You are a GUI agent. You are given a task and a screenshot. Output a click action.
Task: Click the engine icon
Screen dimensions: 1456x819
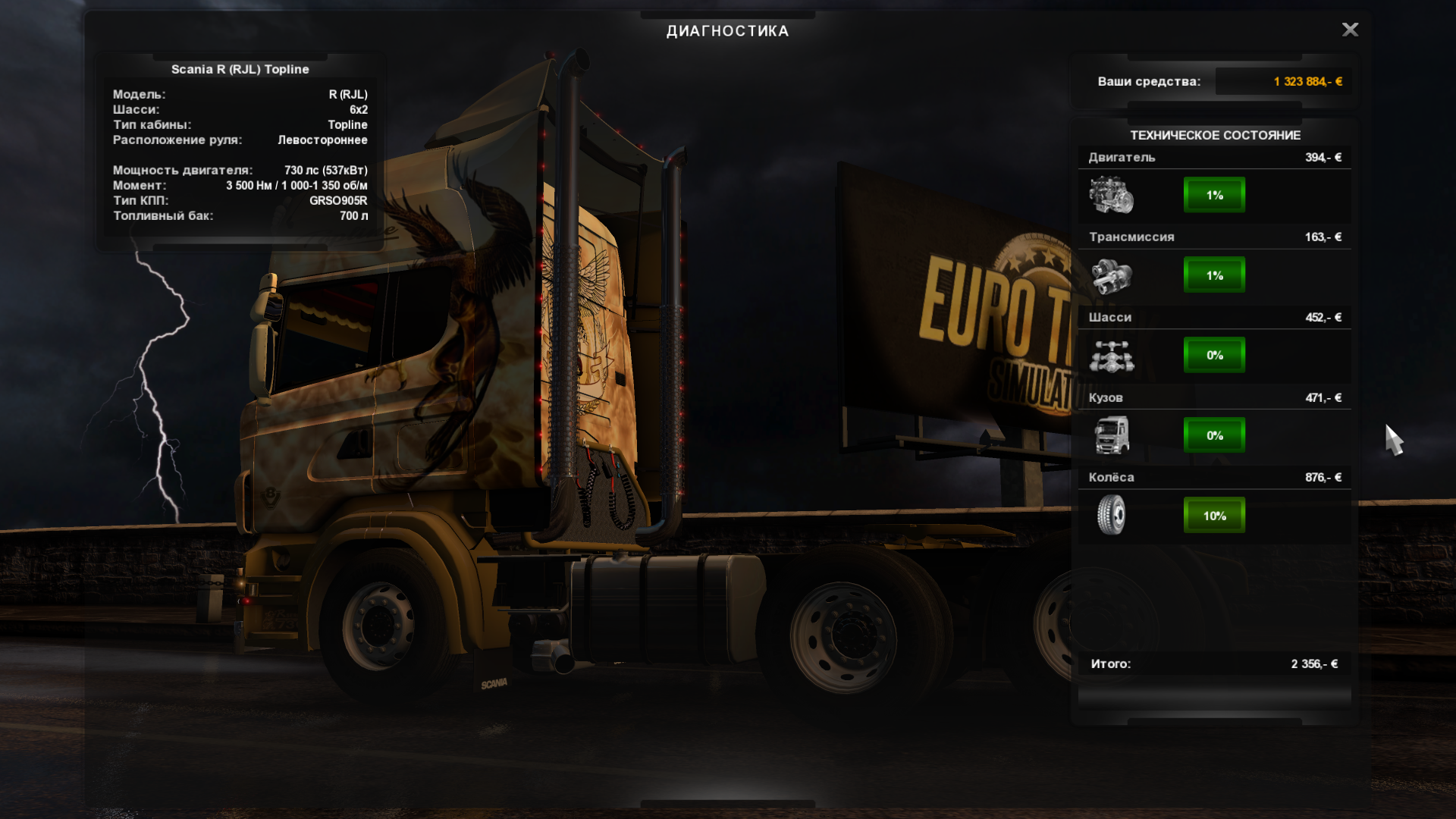[x=1111, y=195]
